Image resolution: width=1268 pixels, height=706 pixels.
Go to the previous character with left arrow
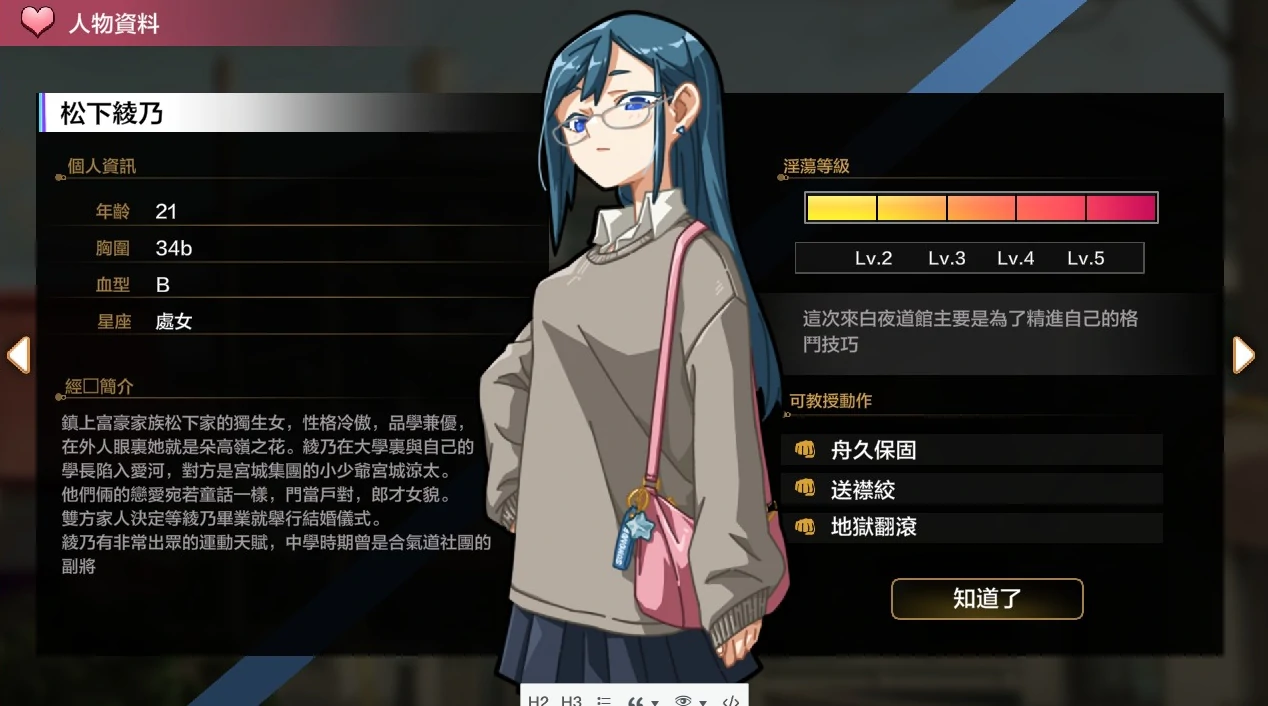coord(18,355)
